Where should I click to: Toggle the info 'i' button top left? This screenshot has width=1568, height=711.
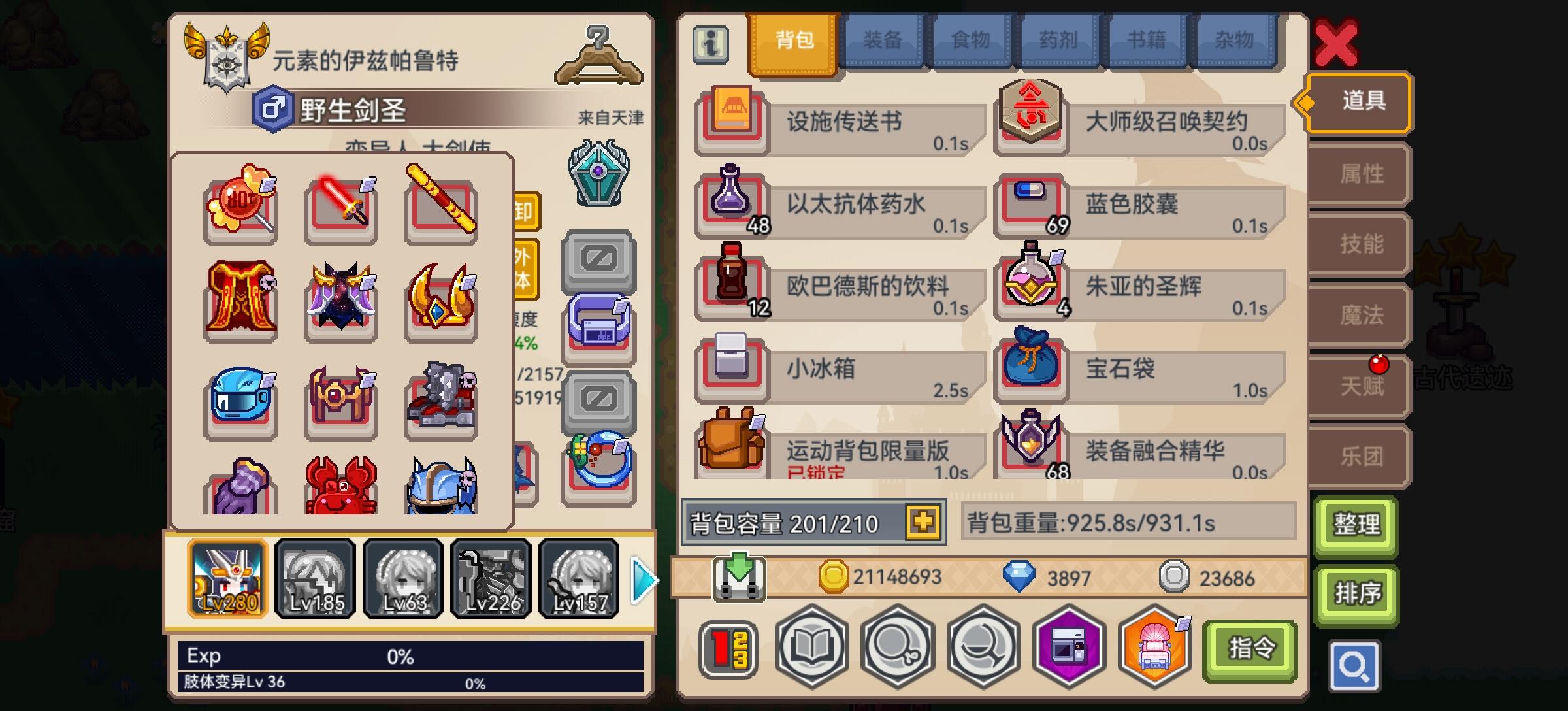click(710, 42)
